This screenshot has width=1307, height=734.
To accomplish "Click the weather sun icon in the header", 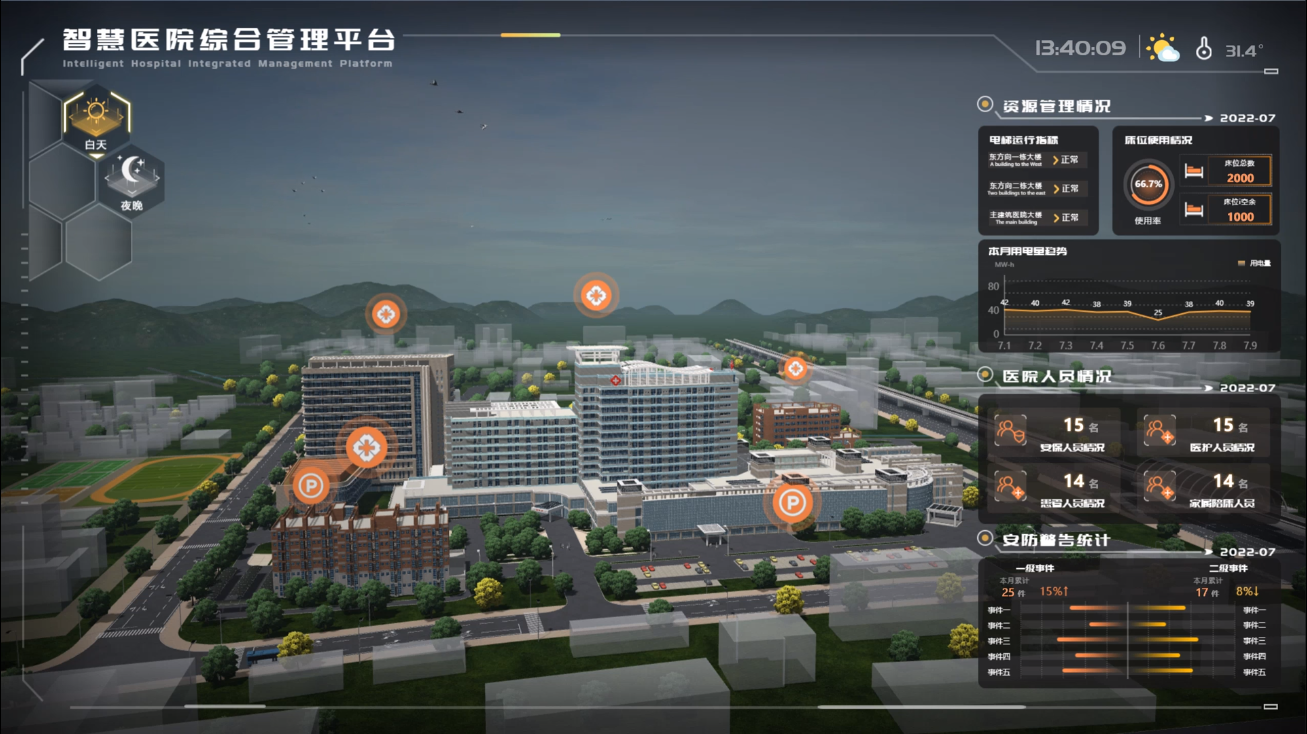I will [1162, 46].
